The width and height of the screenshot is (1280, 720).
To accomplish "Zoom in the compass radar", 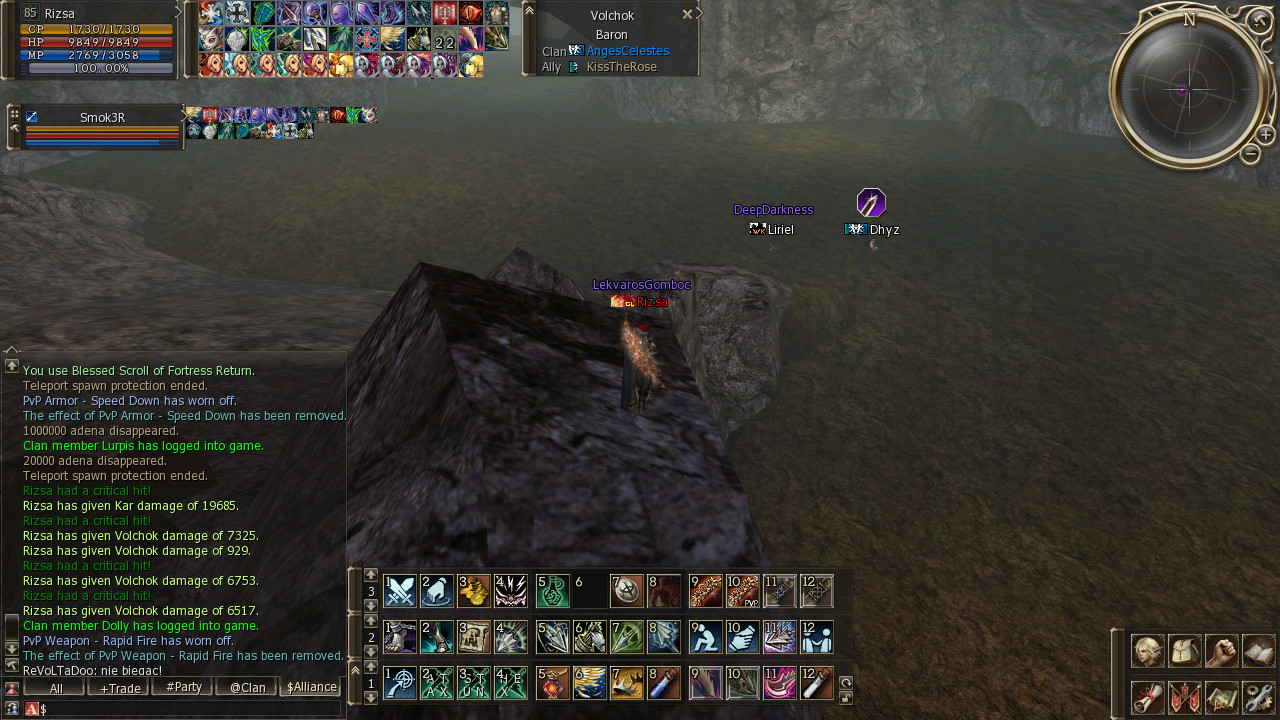I will [1265, 135].
